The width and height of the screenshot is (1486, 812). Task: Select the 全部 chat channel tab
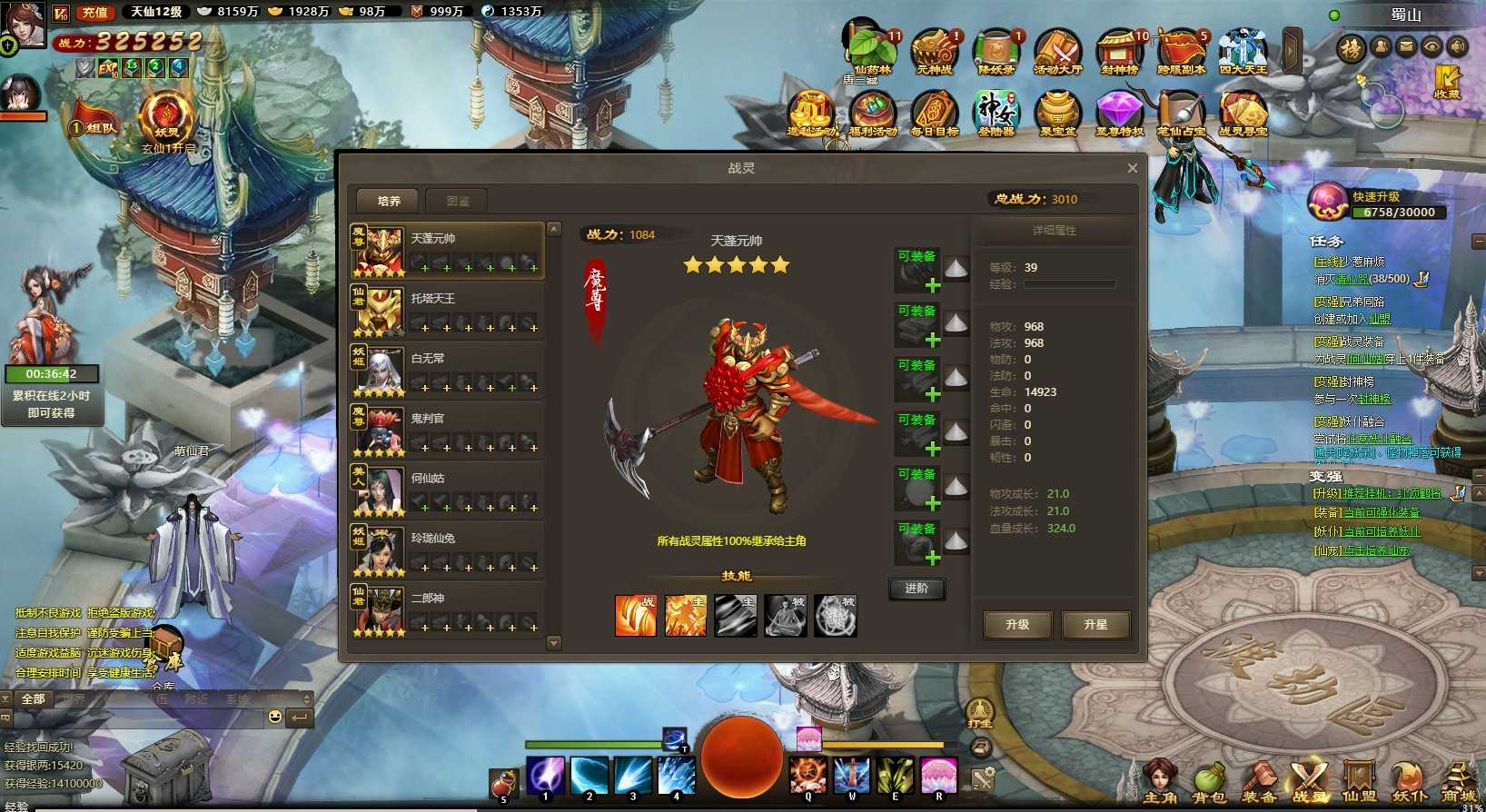(x=34, y=698)
